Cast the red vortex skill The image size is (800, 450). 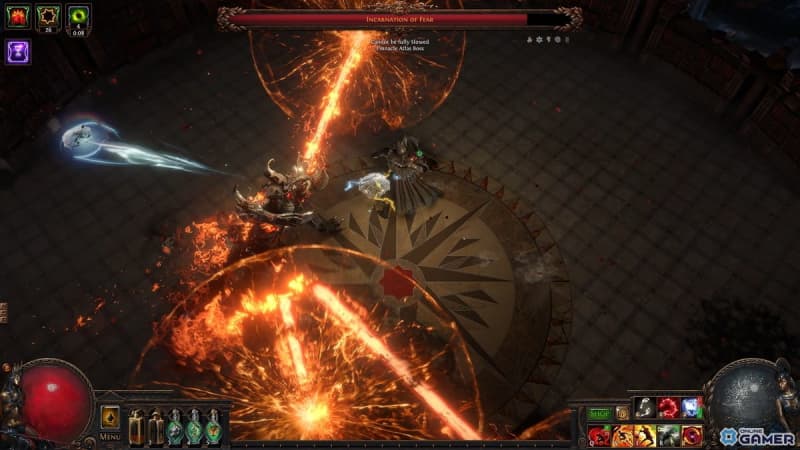[691, 435]
